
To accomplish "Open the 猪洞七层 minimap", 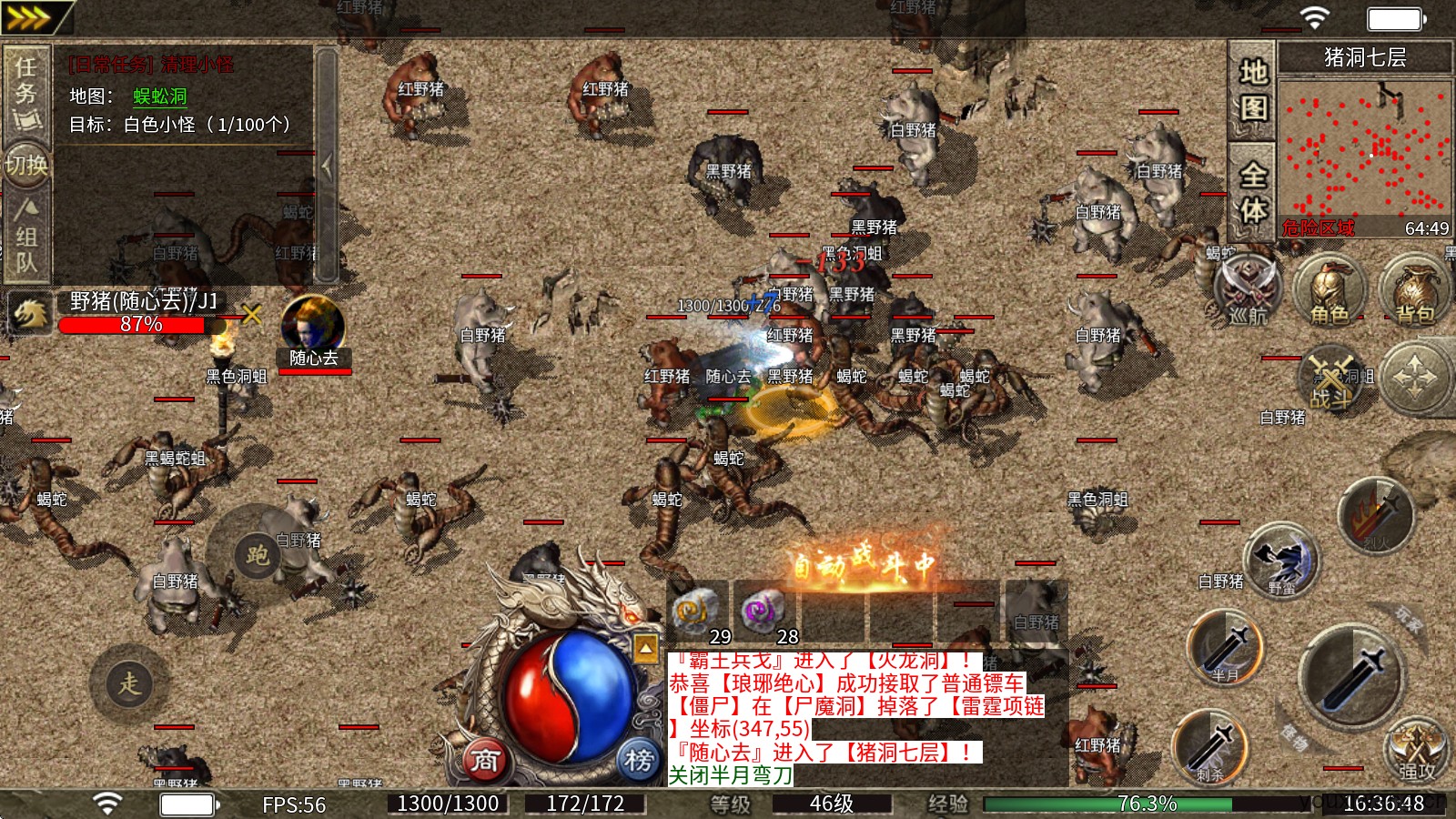I will click(1364, 150).
